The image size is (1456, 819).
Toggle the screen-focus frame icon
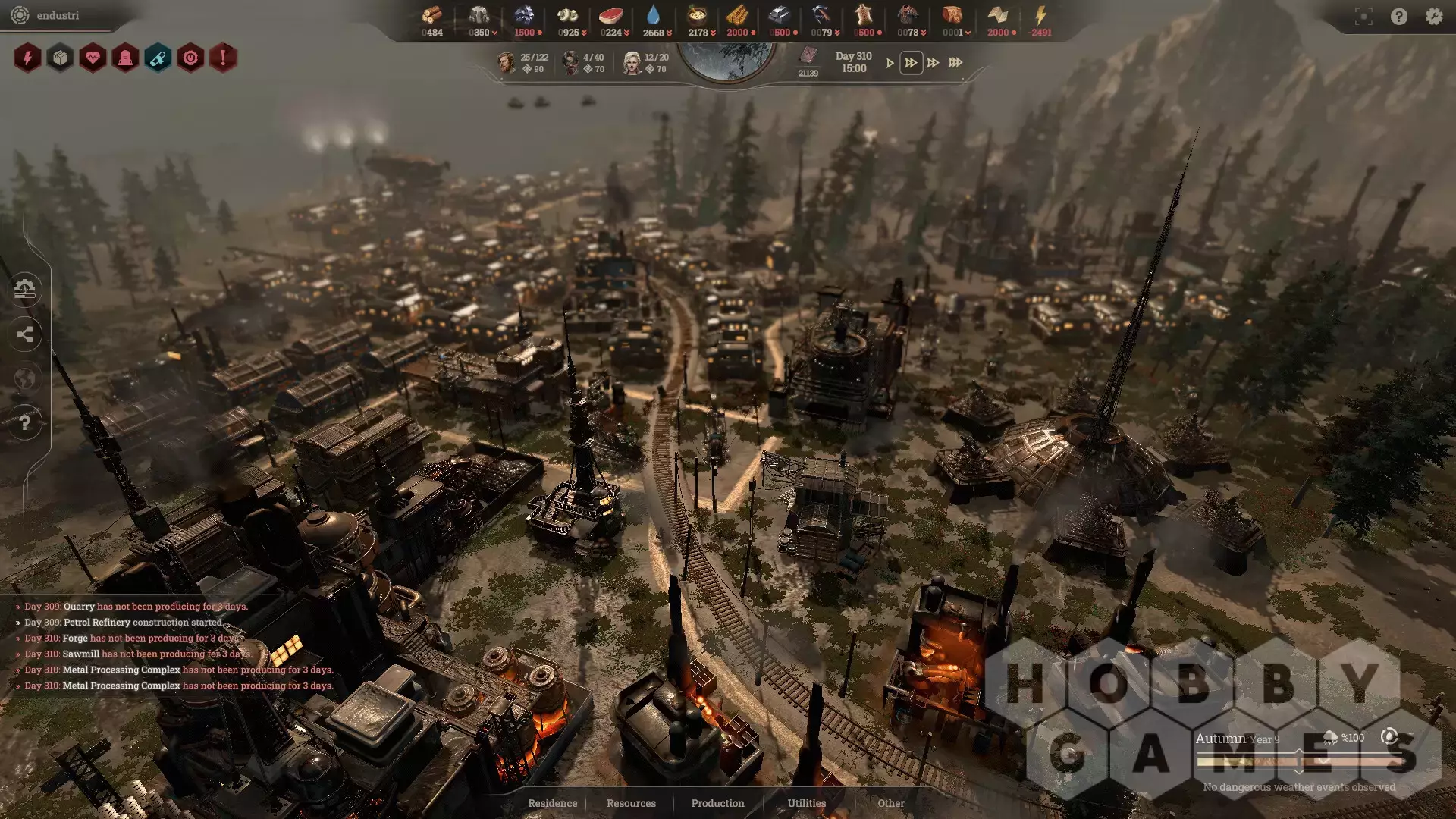pyautogui.click(x=1363, y=17)
